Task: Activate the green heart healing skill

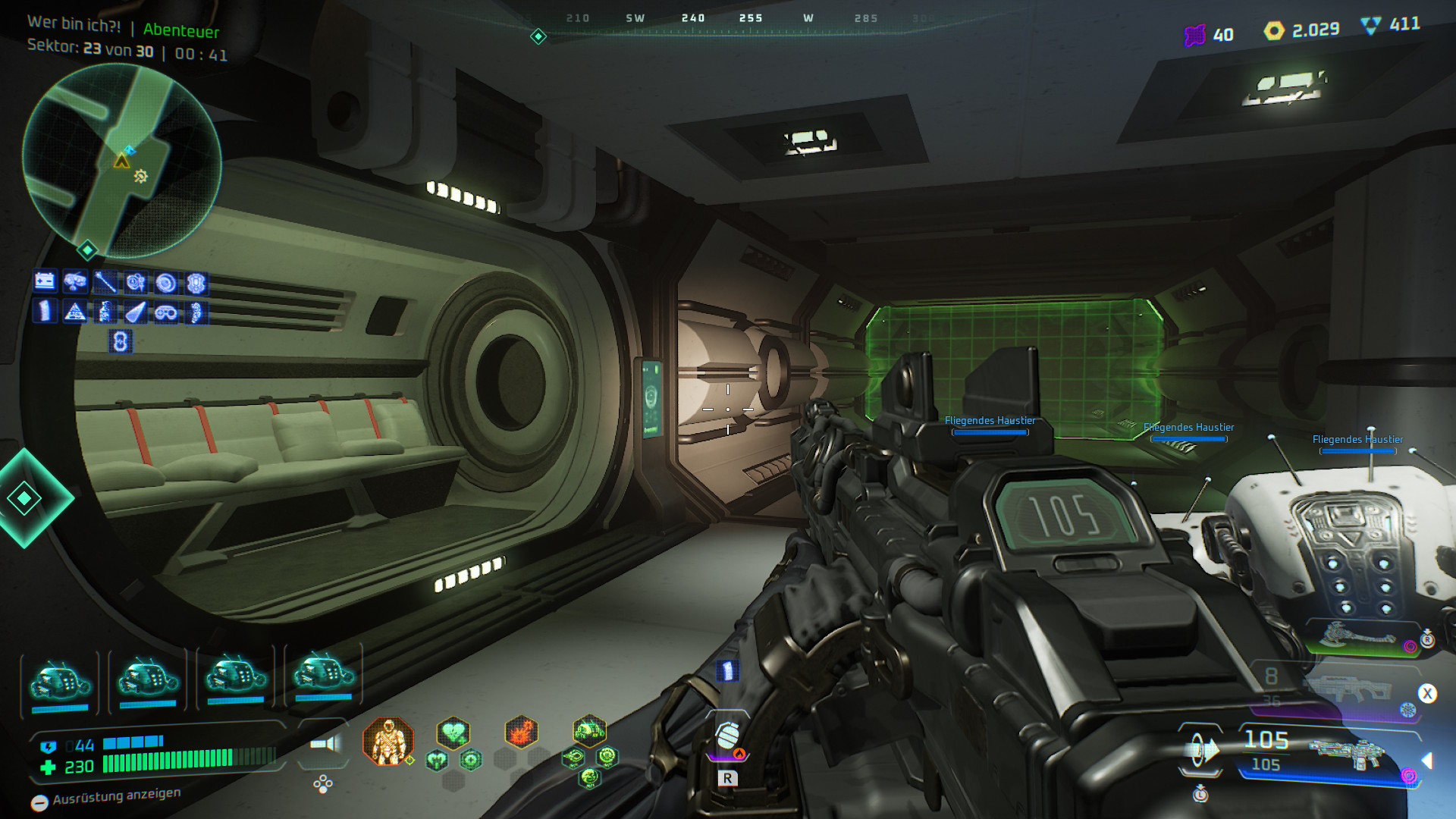Action: point(453,733)
